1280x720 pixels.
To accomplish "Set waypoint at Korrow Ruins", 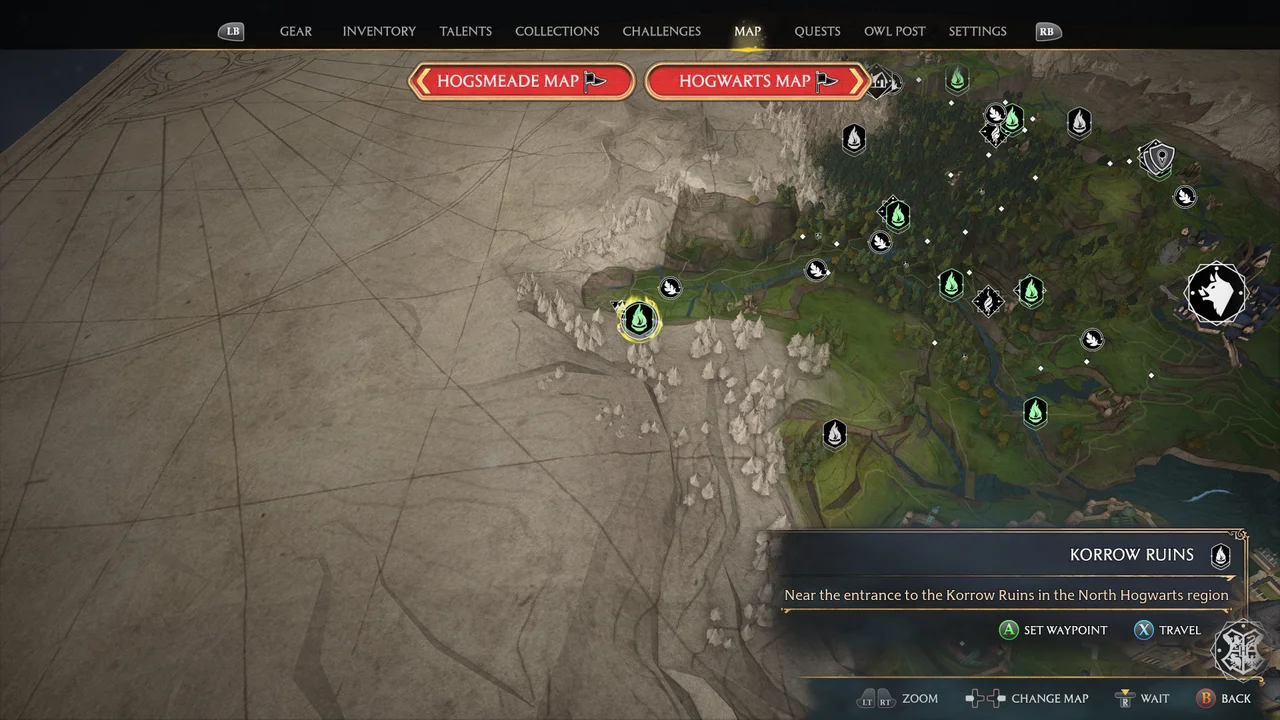I will point(1054,630).
